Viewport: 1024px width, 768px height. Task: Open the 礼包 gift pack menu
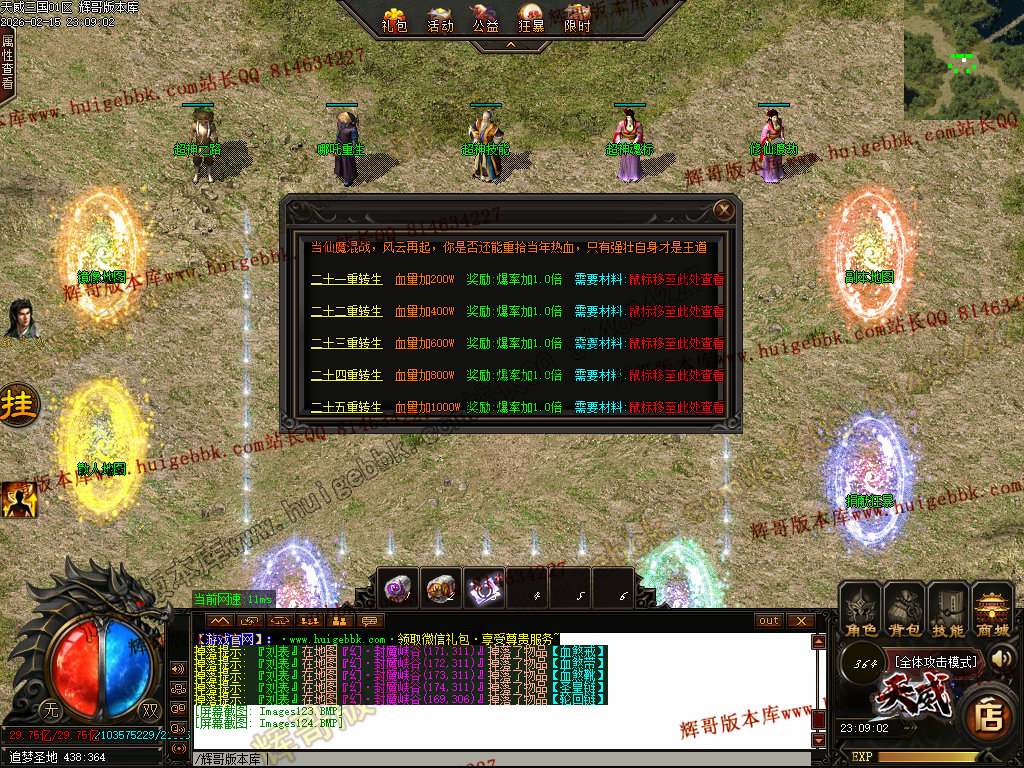coord(395,19)
